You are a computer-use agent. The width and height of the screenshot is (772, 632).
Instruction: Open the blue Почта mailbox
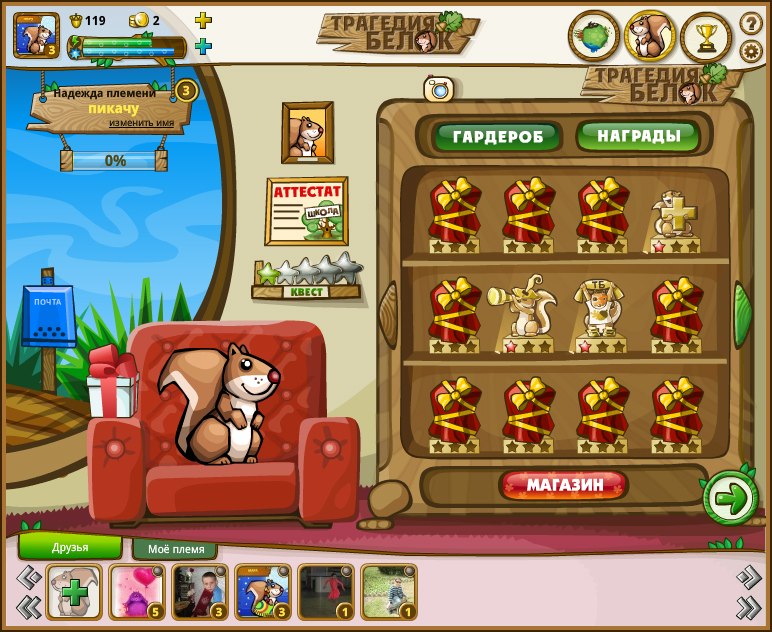(48, 315)
